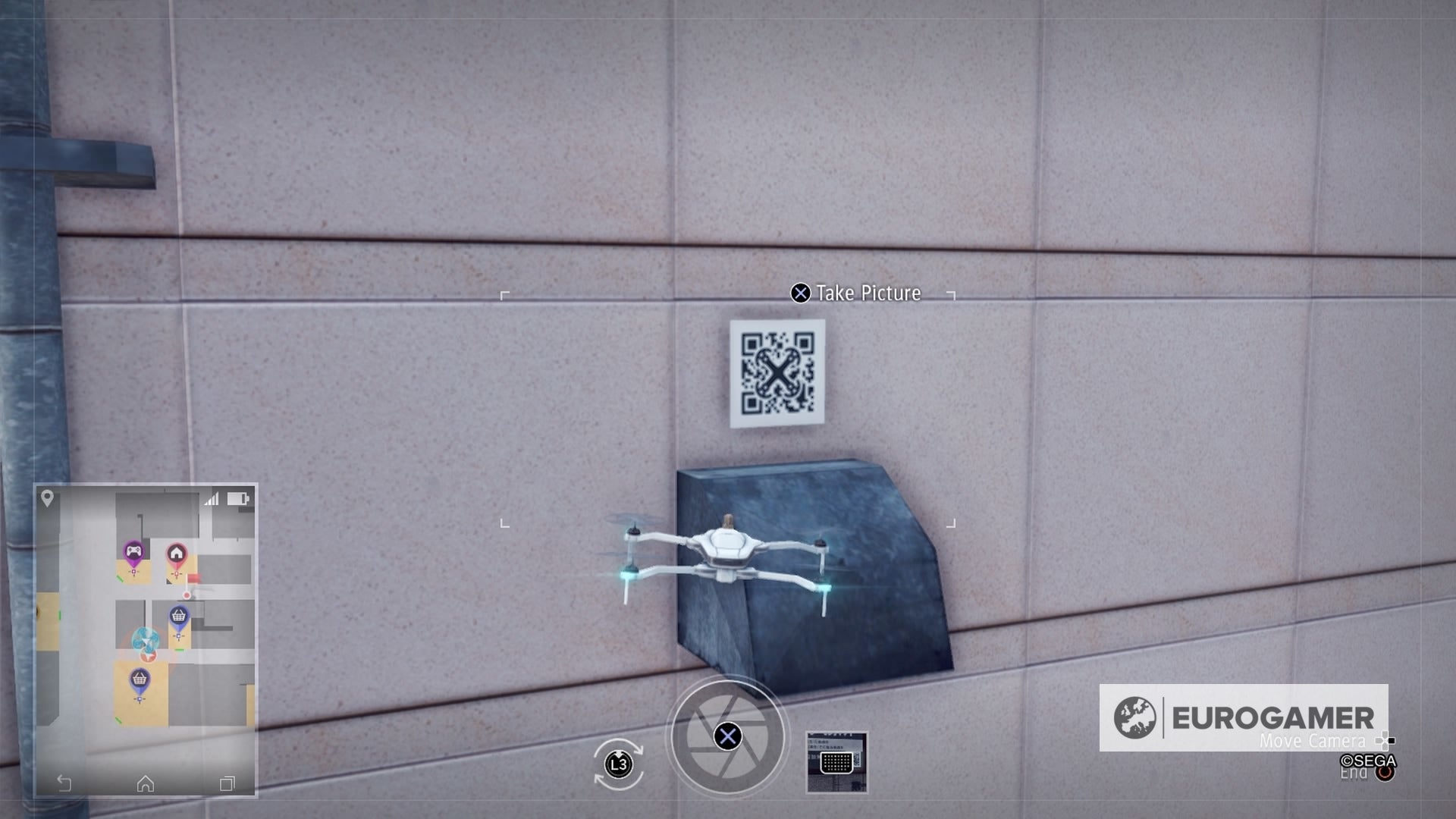Tap the upper shopping basket store pin
Viewport: 1456px width, 819px height.
[178, 614]
